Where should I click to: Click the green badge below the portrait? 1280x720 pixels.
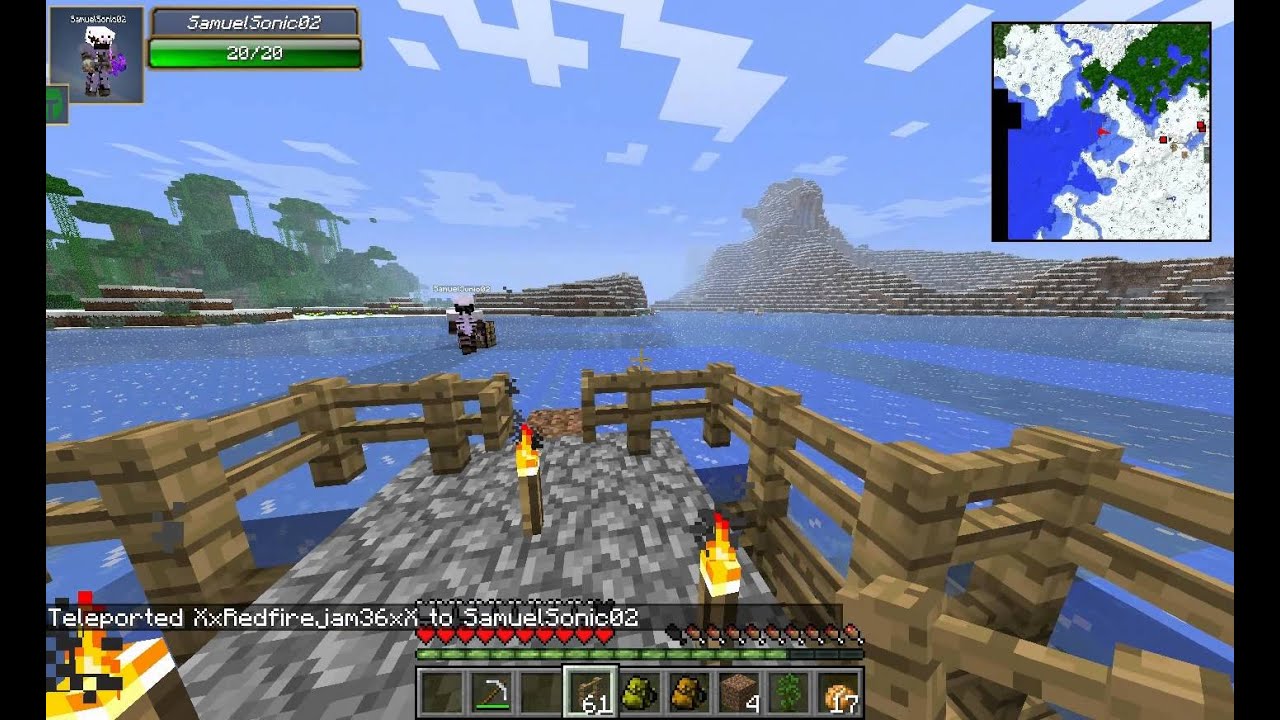(55, 106)
